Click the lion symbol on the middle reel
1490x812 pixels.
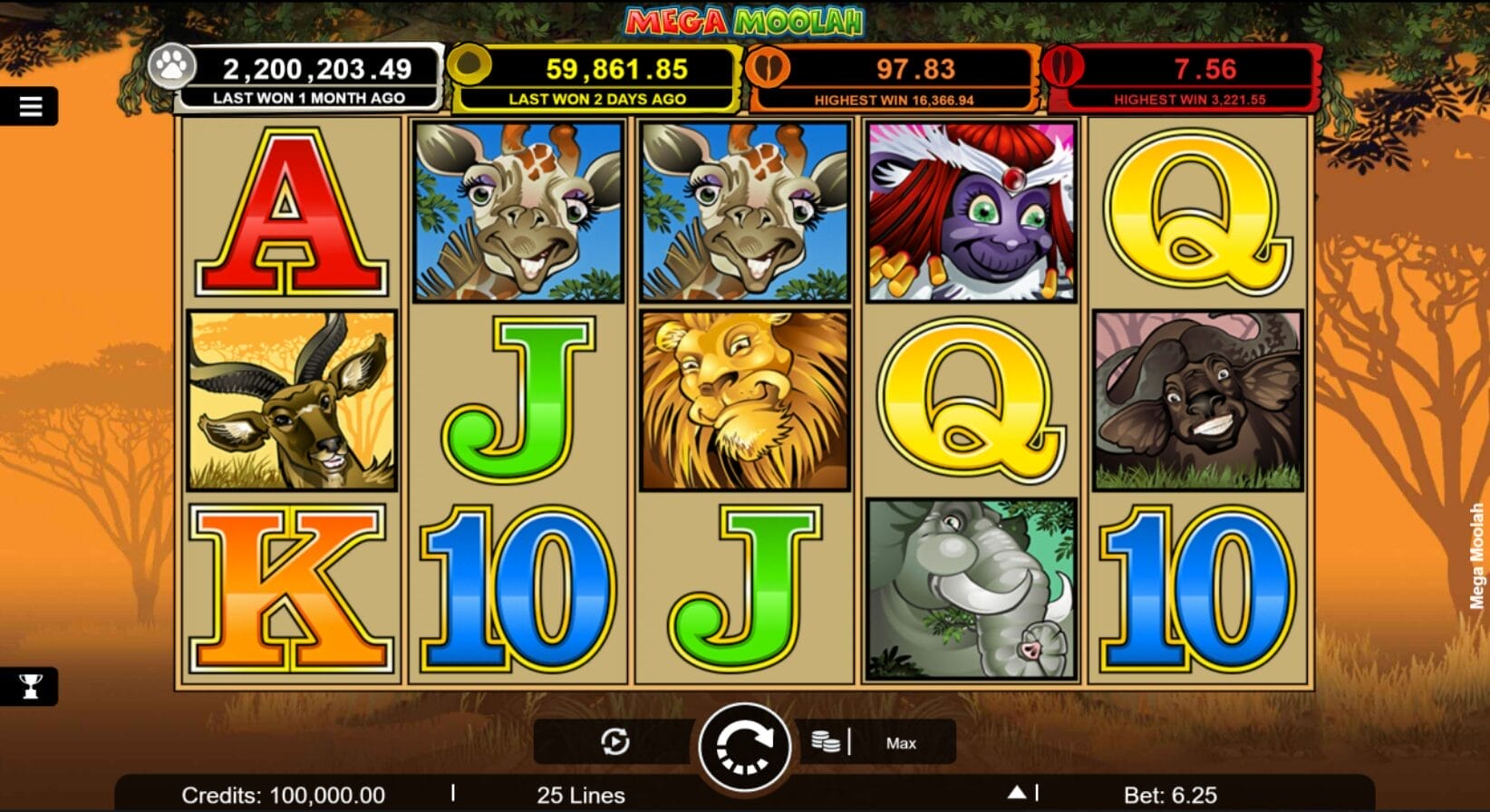(x=746, y=393)
